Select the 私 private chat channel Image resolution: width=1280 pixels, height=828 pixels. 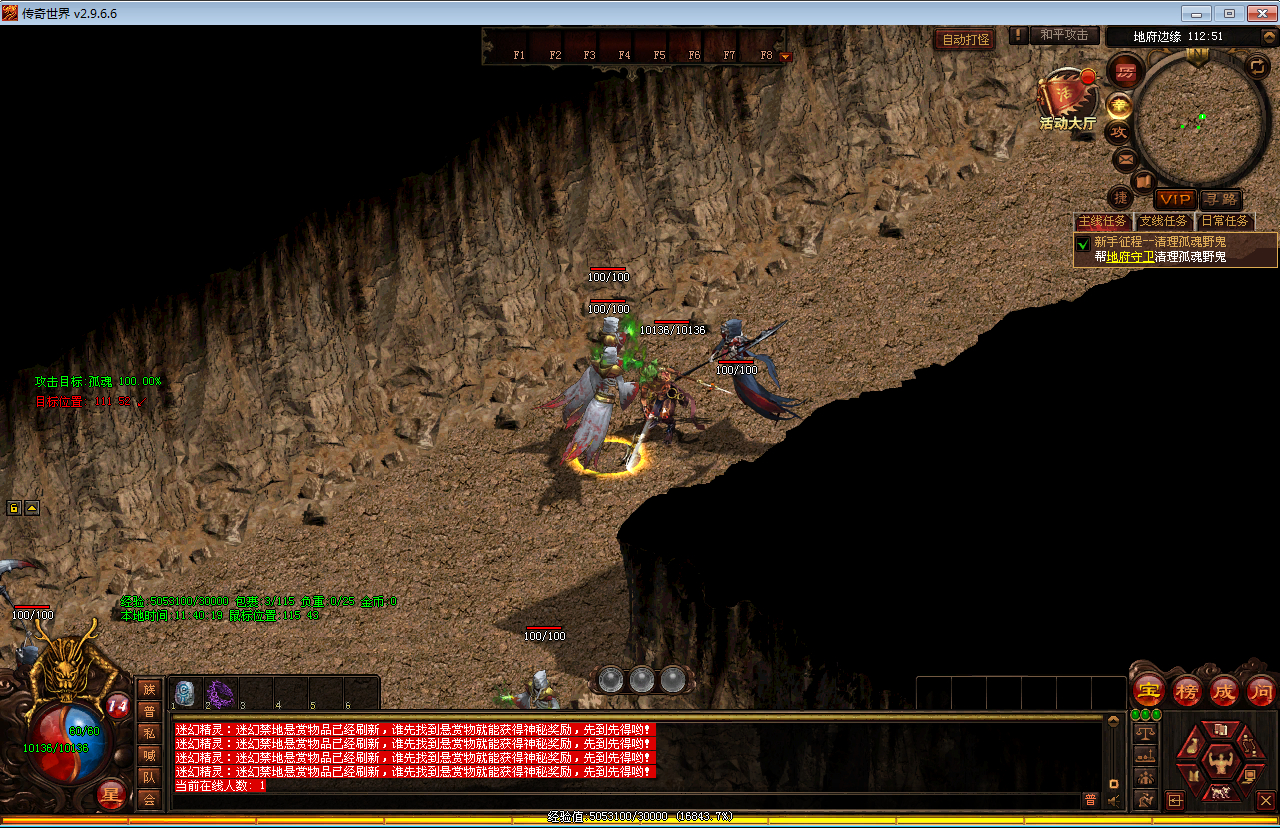149,733
